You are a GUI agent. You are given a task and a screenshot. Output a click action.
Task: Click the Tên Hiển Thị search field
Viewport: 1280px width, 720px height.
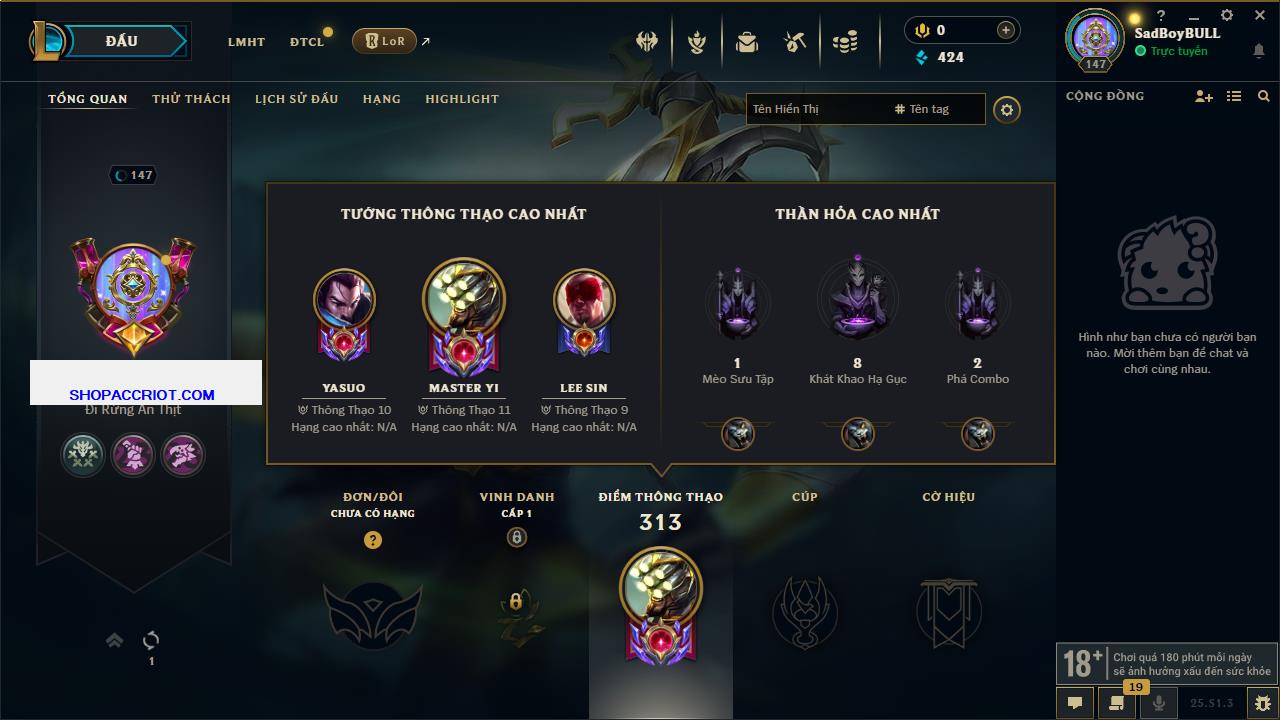pos(815,109)
